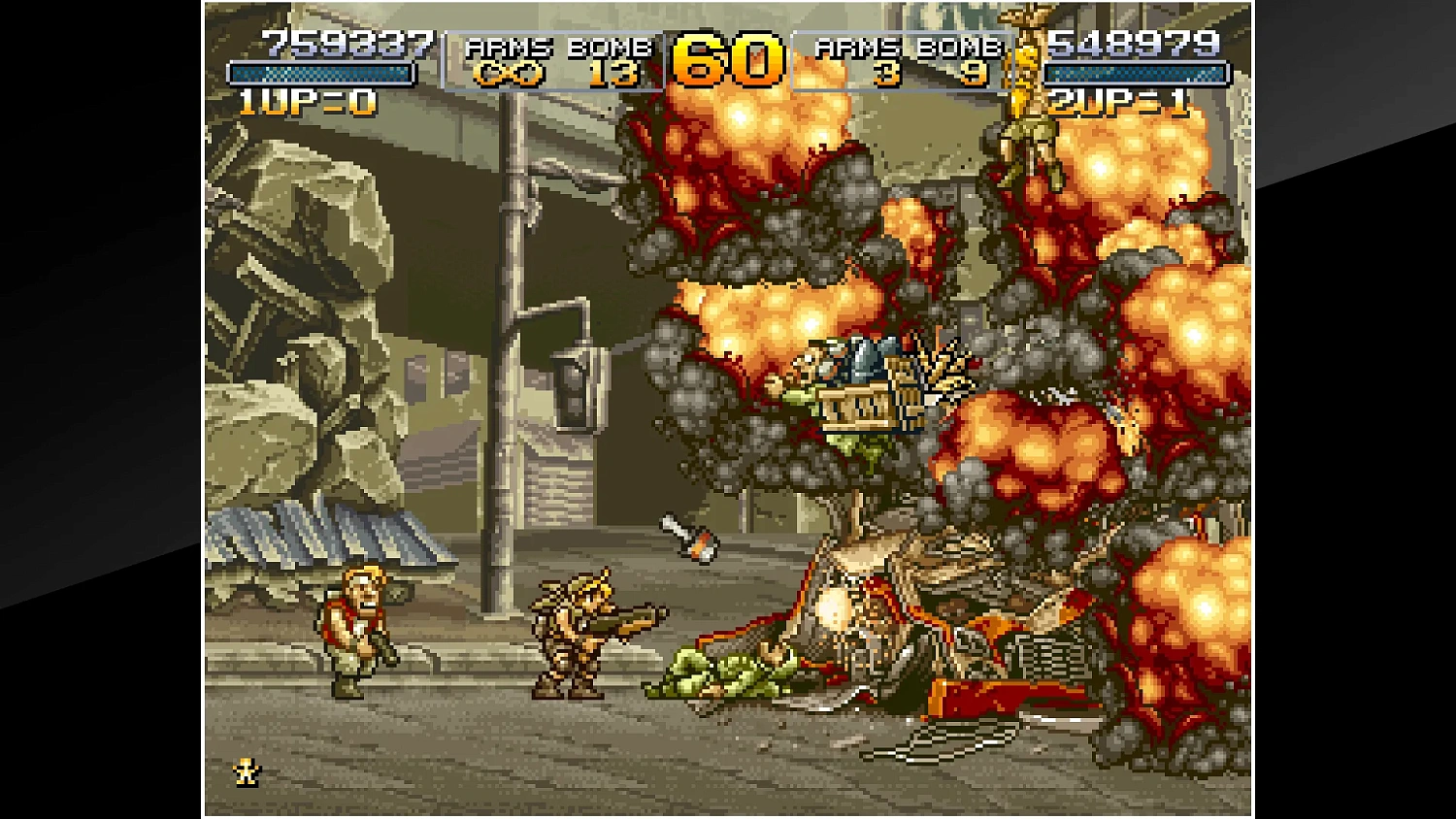Click the right player score 548979
Screen dimensions: 1456x819
pyautogui.click(x=1131, y=43)
